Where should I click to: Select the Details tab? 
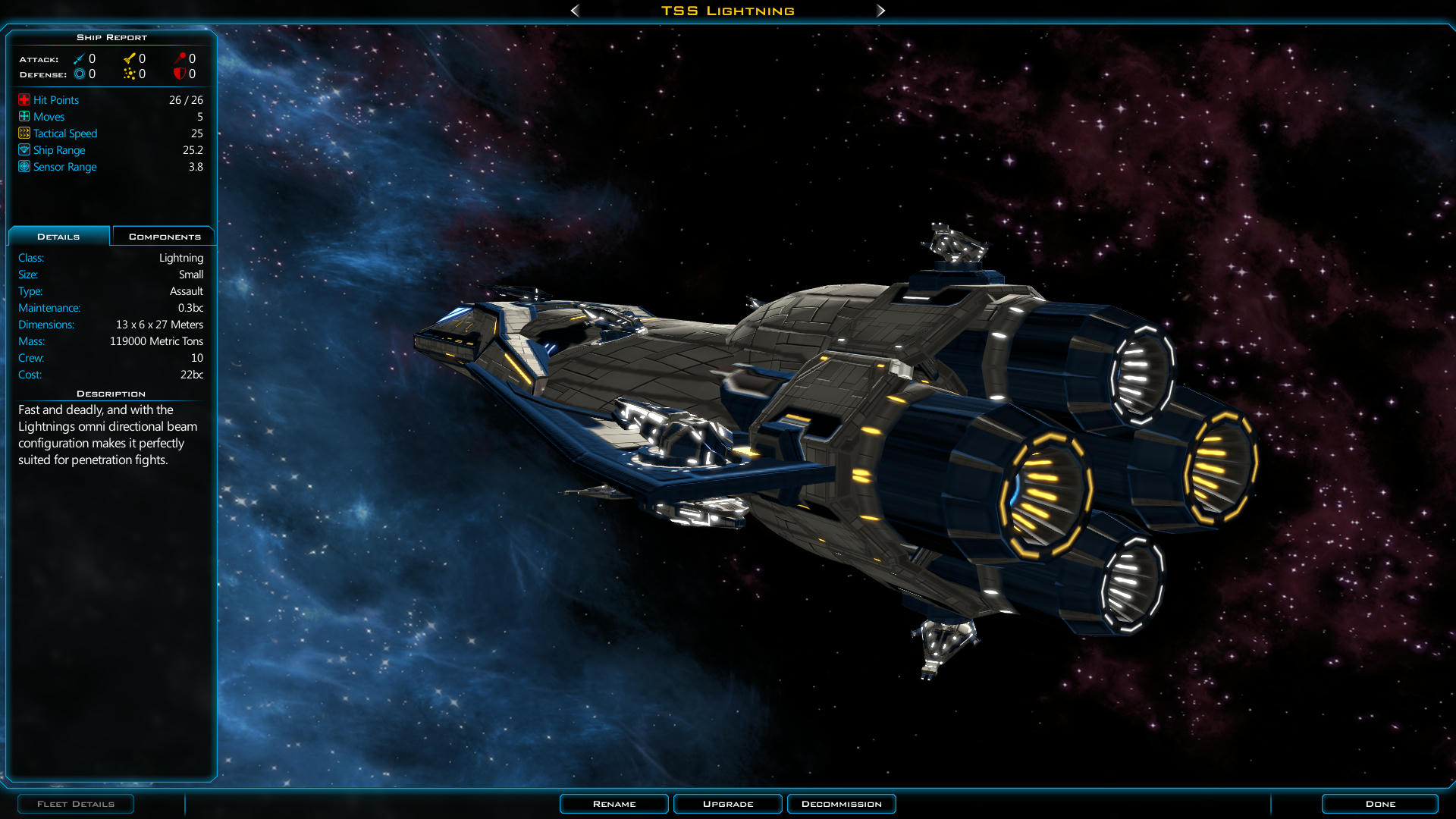coord(58,237)
